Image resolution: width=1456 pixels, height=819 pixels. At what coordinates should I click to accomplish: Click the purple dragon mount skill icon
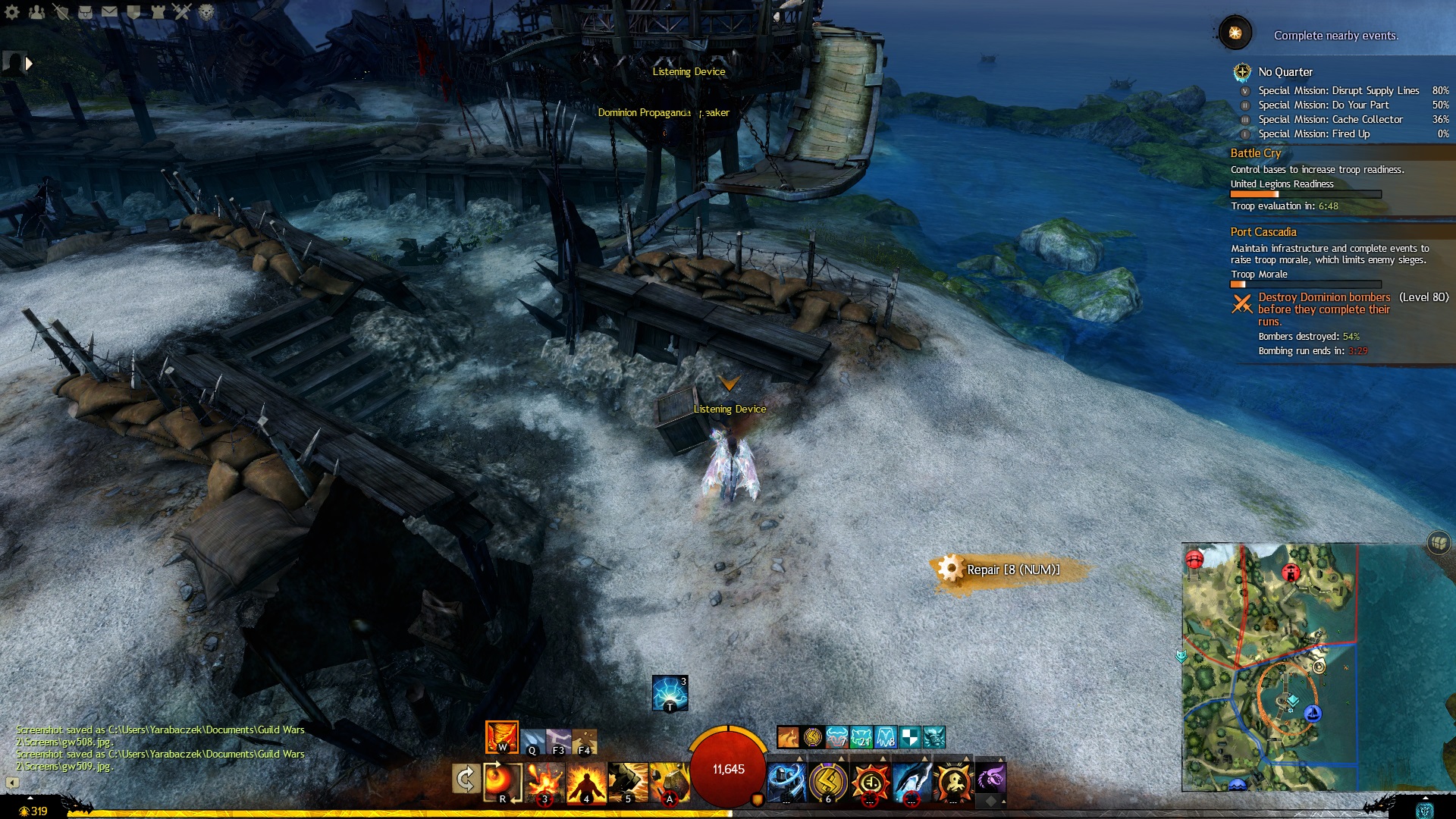(990, 779)
